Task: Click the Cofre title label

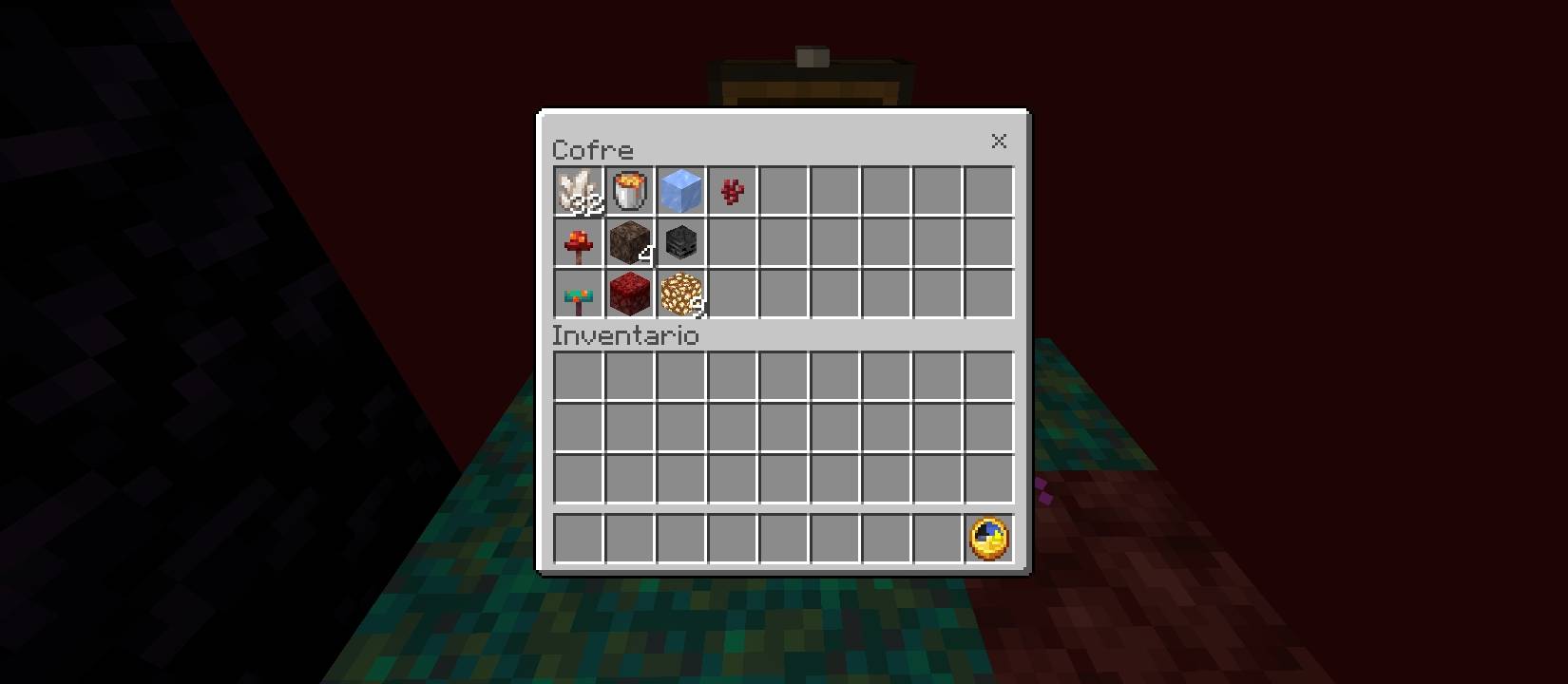Action: click(594, 149)
